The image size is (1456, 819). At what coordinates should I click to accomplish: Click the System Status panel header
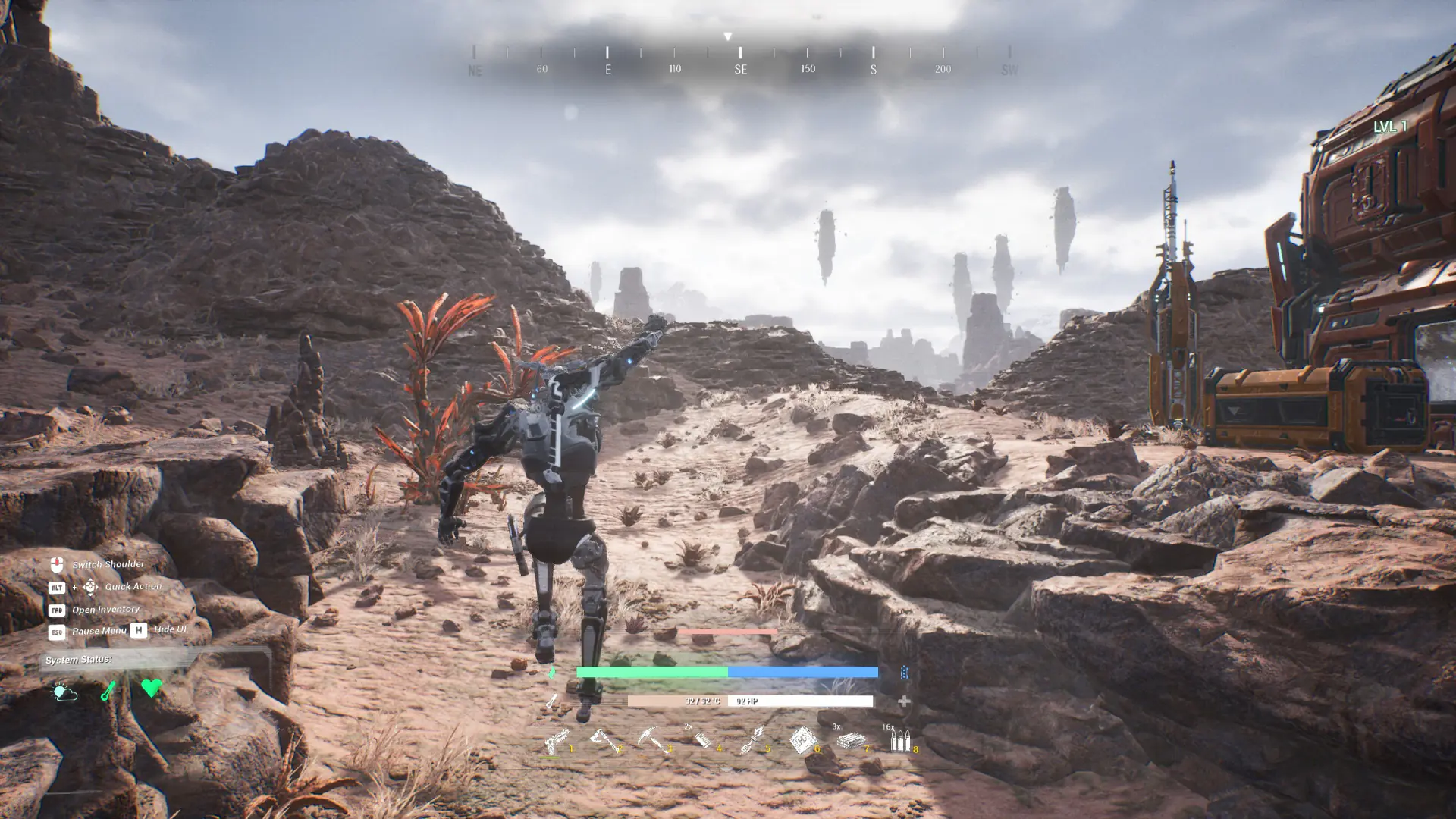coord(78,660)
